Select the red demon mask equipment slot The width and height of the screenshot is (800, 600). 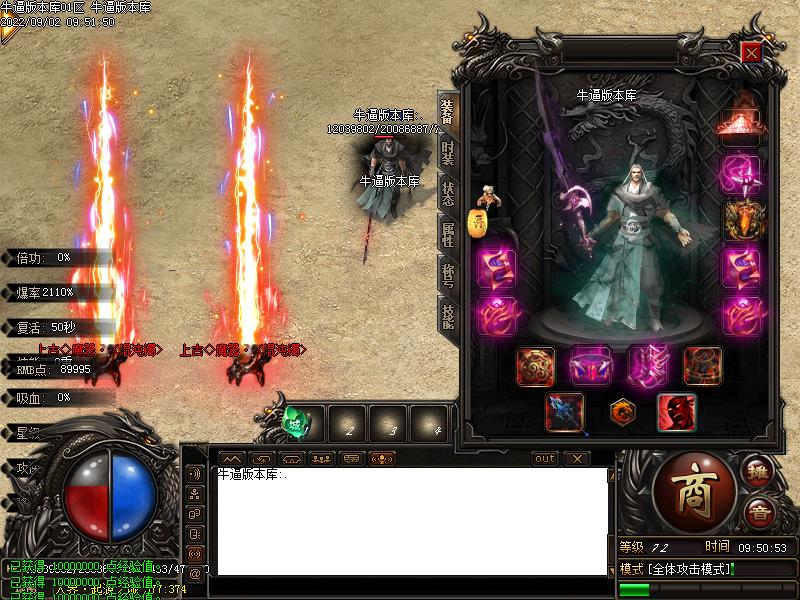[x=676, y=412]
